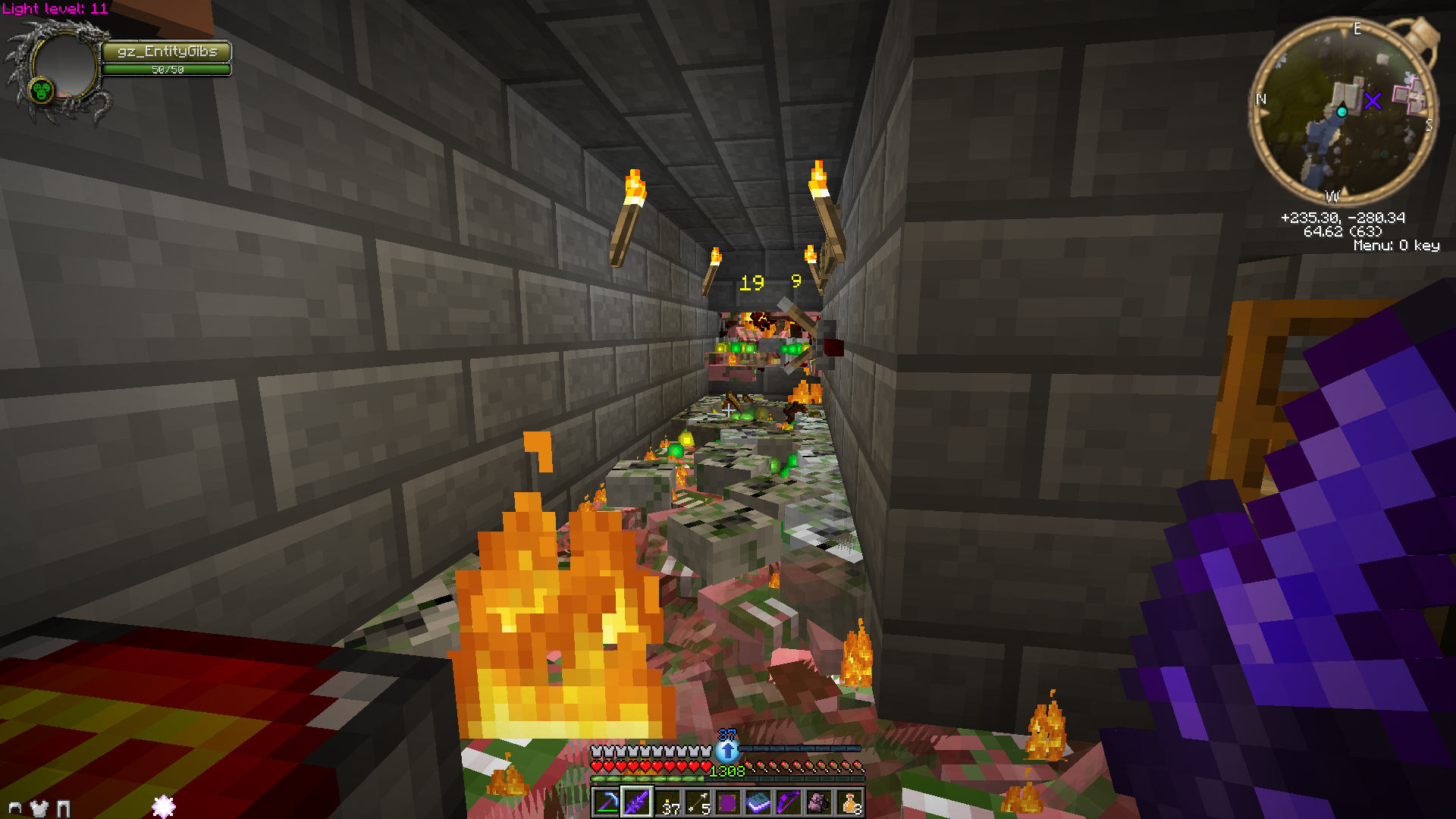Choose the orange potion hotbar slot
The image size is (1456, 819).
pyautogui.click(x=849, y=802)
